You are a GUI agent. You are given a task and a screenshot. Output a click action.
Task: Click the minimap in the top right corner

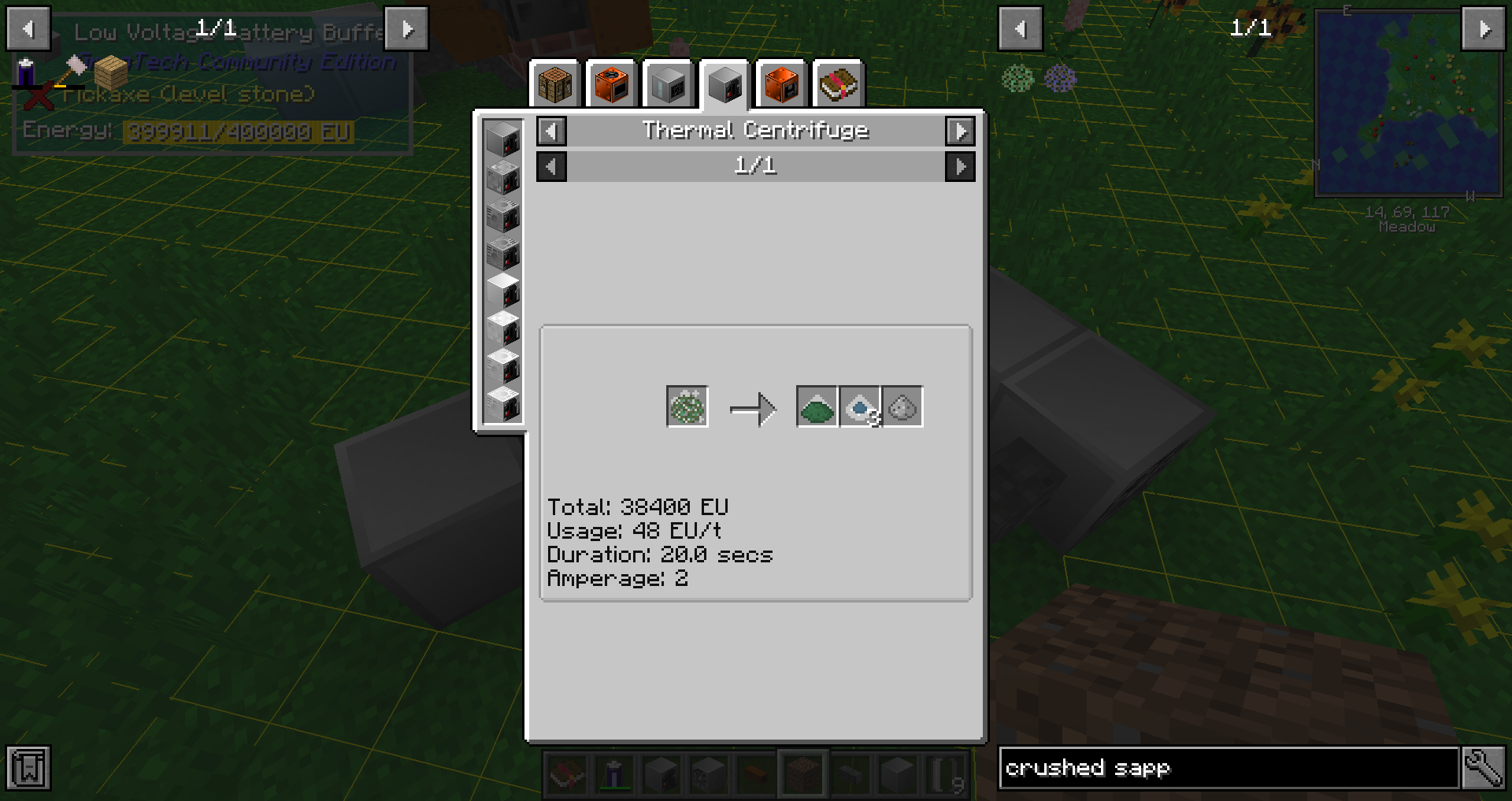pos(1408,102)
